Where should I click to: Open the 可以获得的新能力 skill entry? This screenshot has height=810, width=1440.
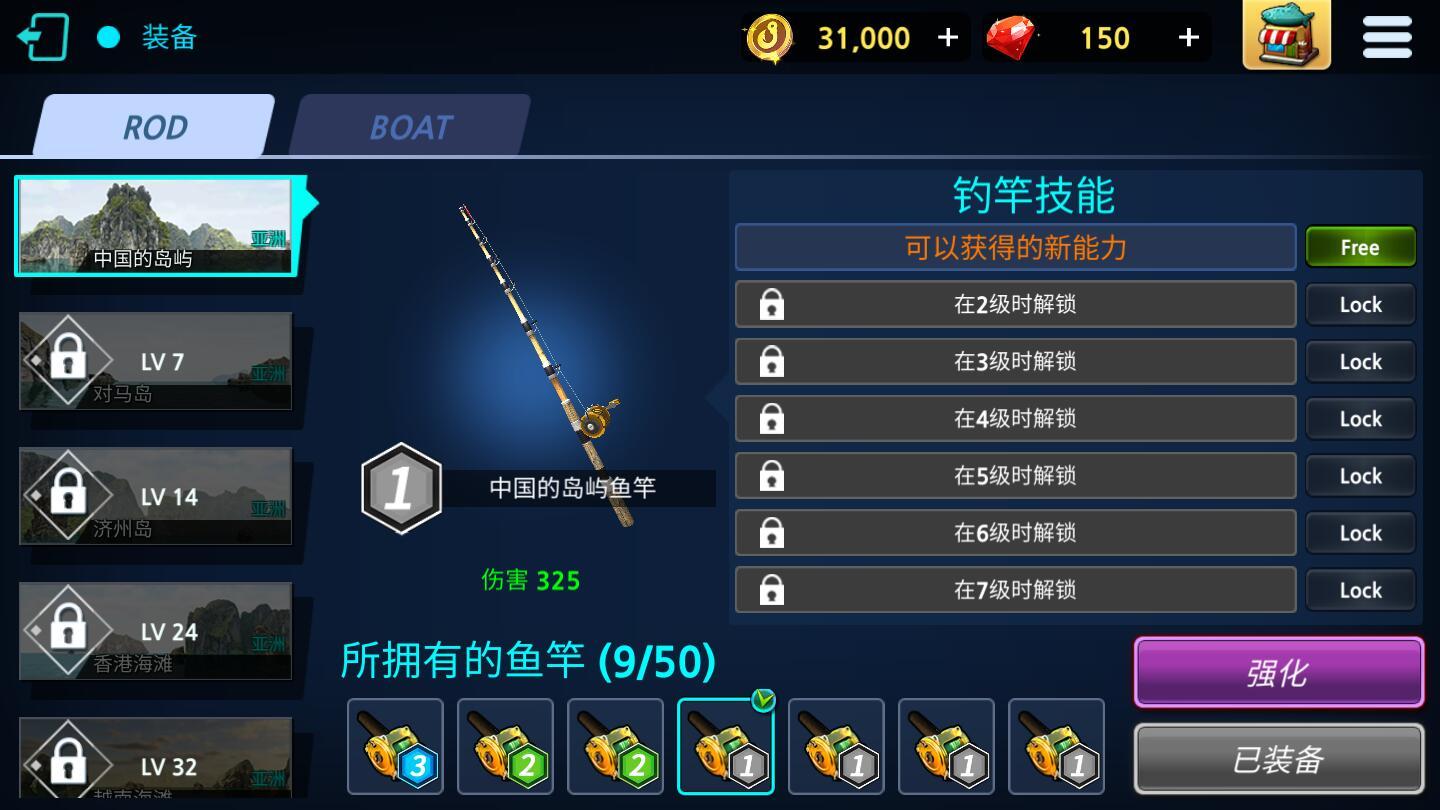[1015, 247]
